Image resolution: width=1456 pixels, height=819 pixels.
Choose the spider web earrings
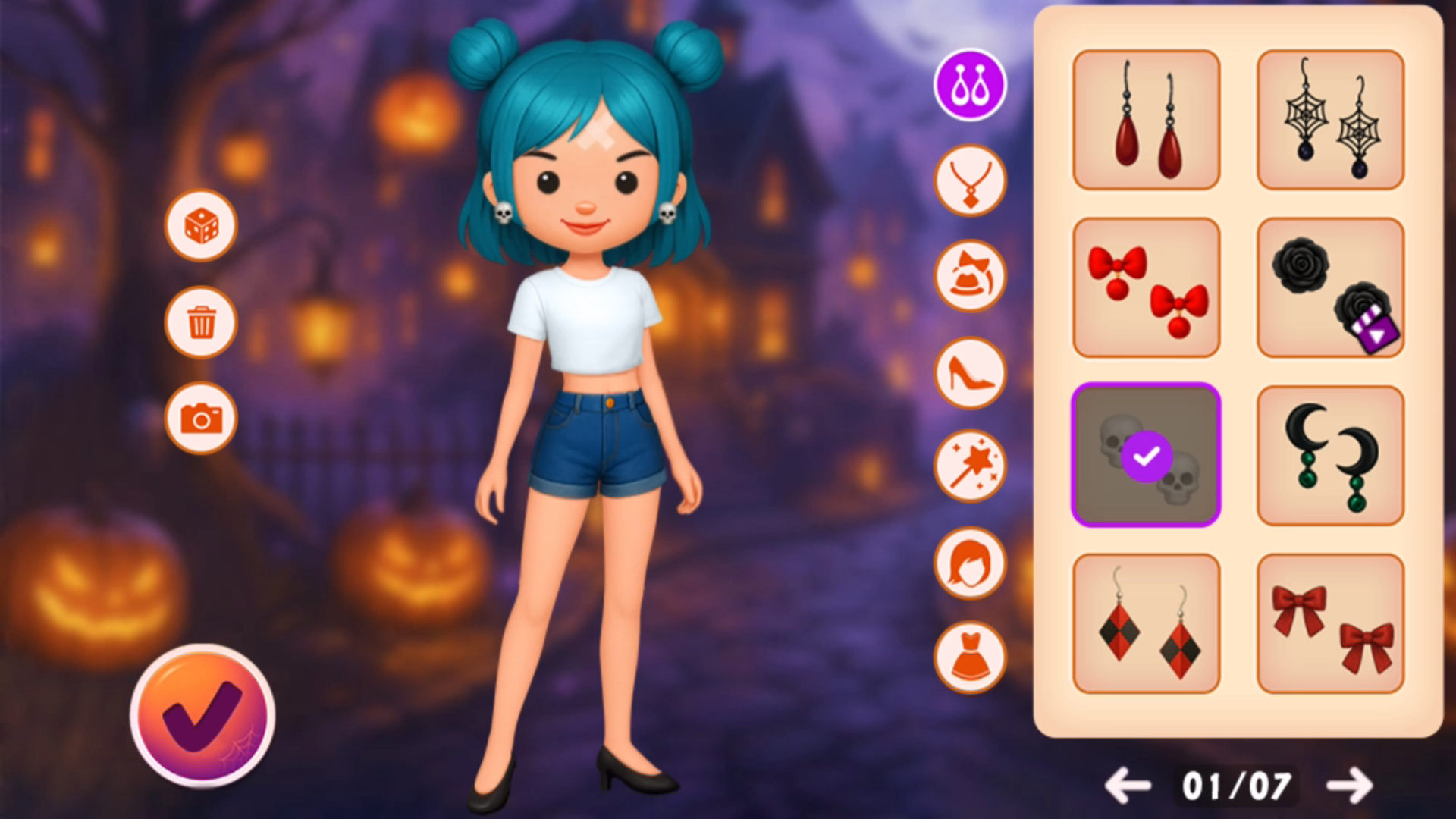[x=1330, y=120]
